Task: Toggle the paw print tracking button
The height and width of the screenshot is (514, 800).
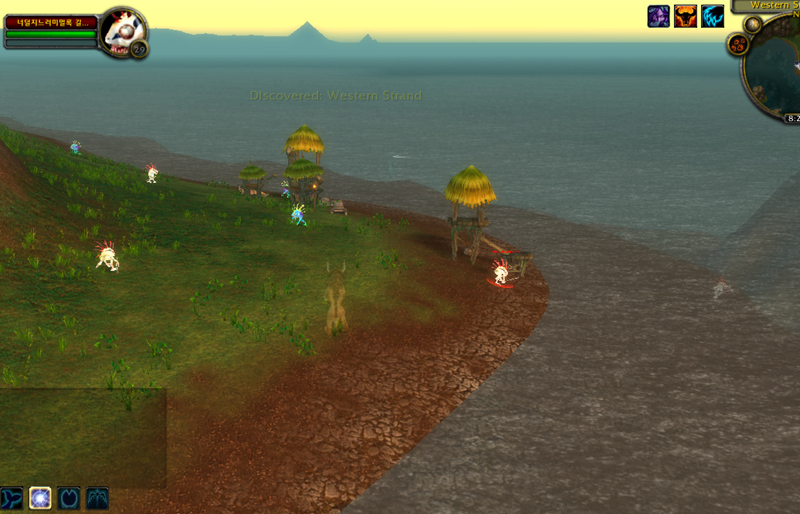Action: pos(739,44)
